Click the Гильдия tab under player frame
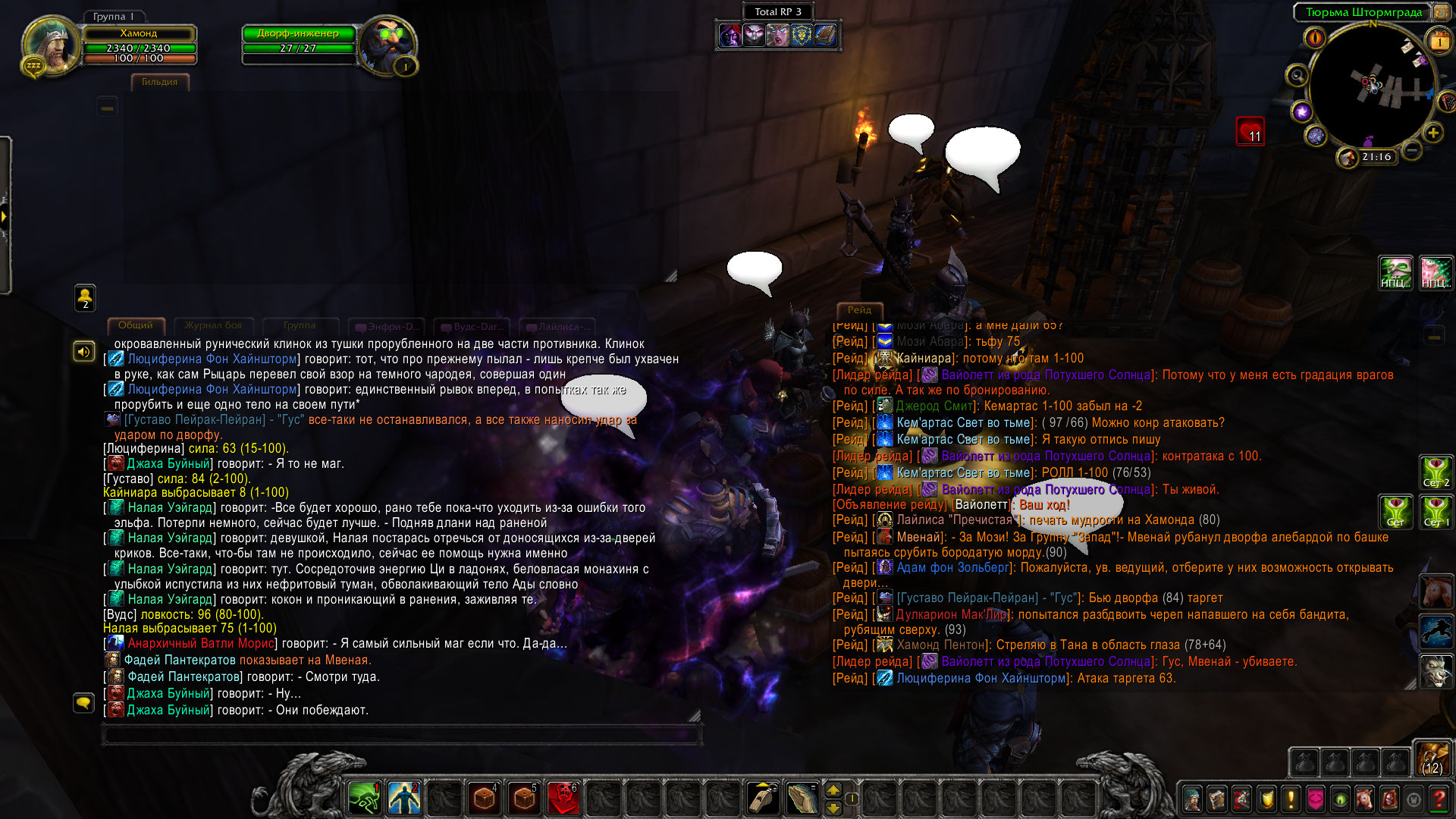1456x819 pixels. tap(159, 82)
